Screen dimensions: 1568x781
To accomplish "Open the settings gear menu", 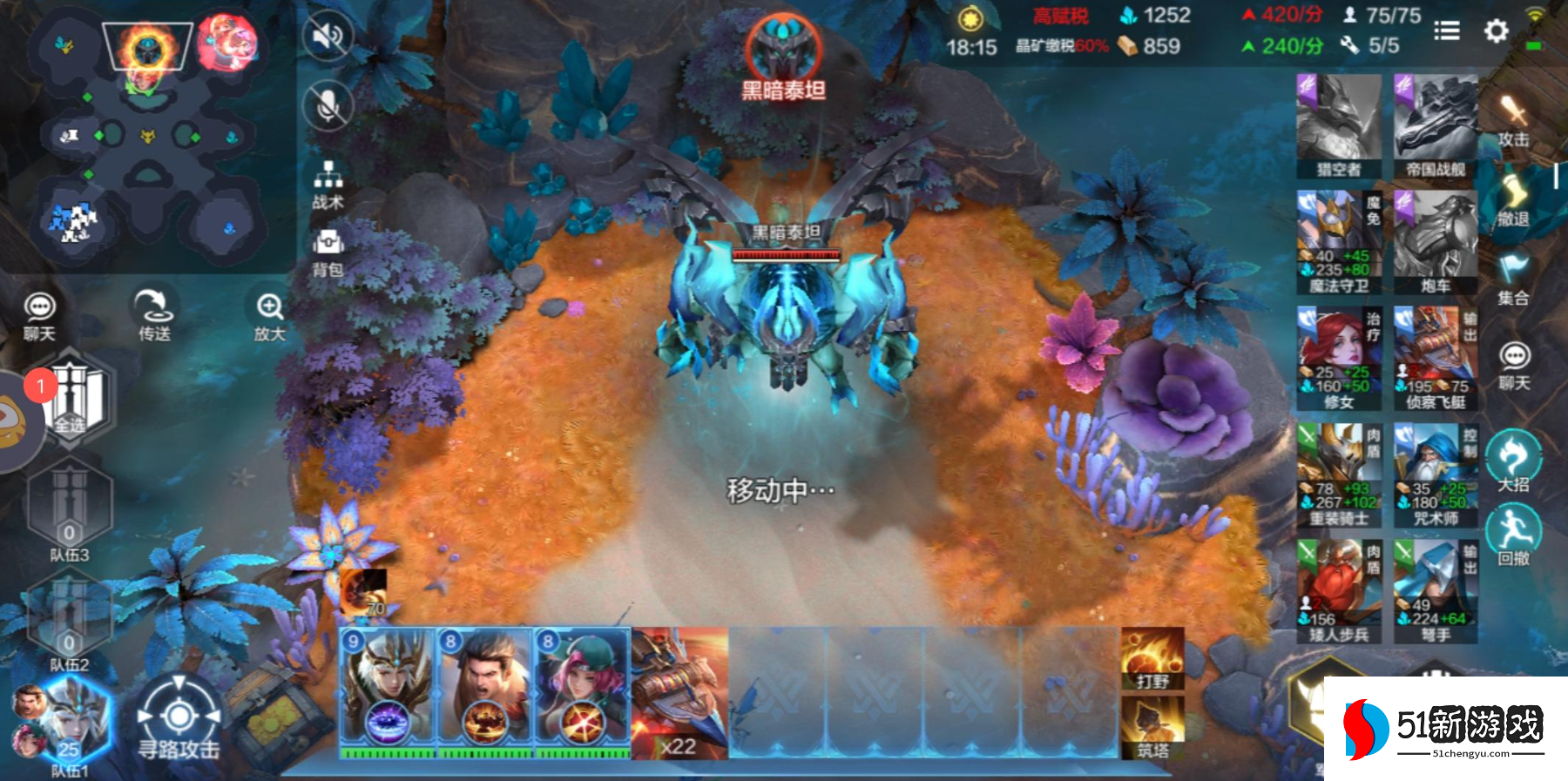I will click(x=1496, y=31).
